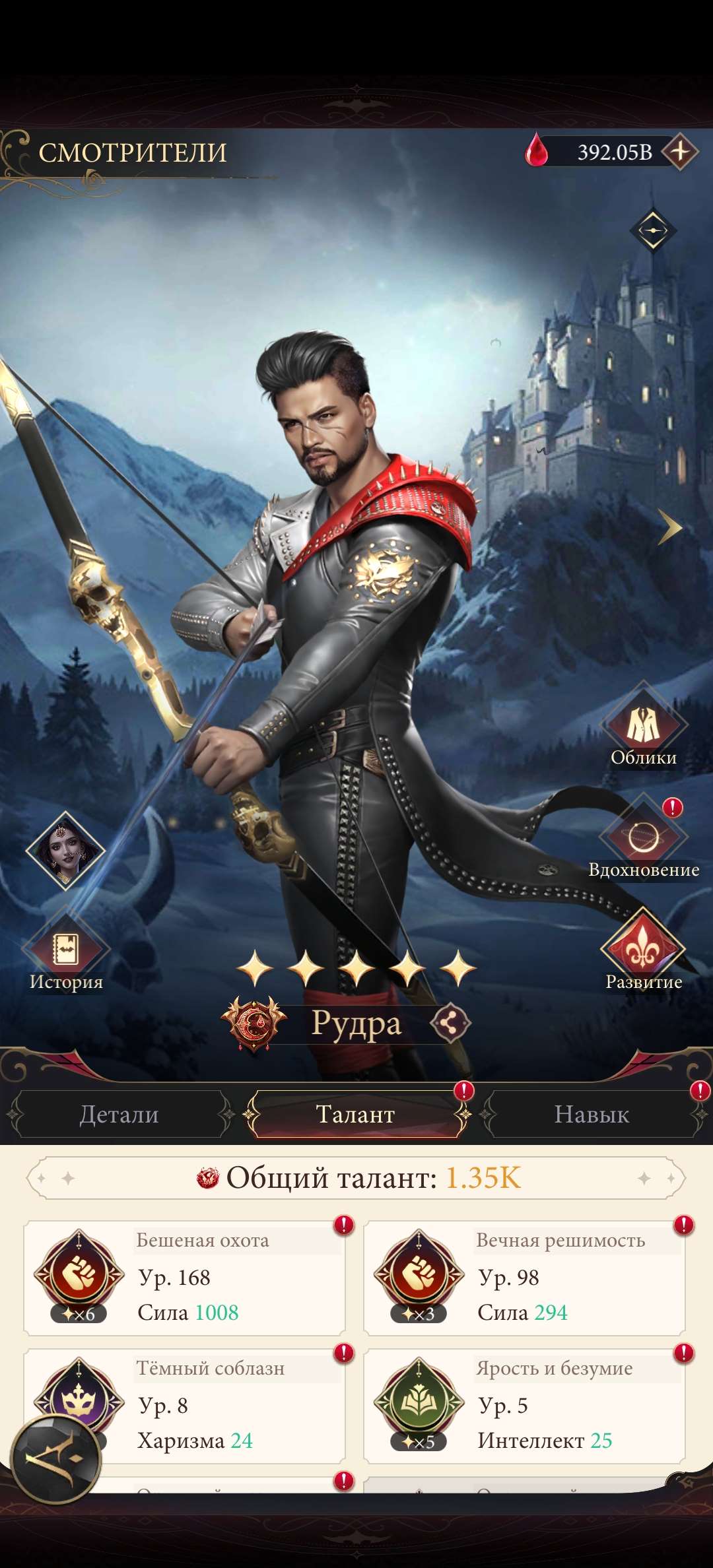Open the Ярость и безумие talent card
Viewport: 713px width, 1568px height.
(x=524, y=1406)
